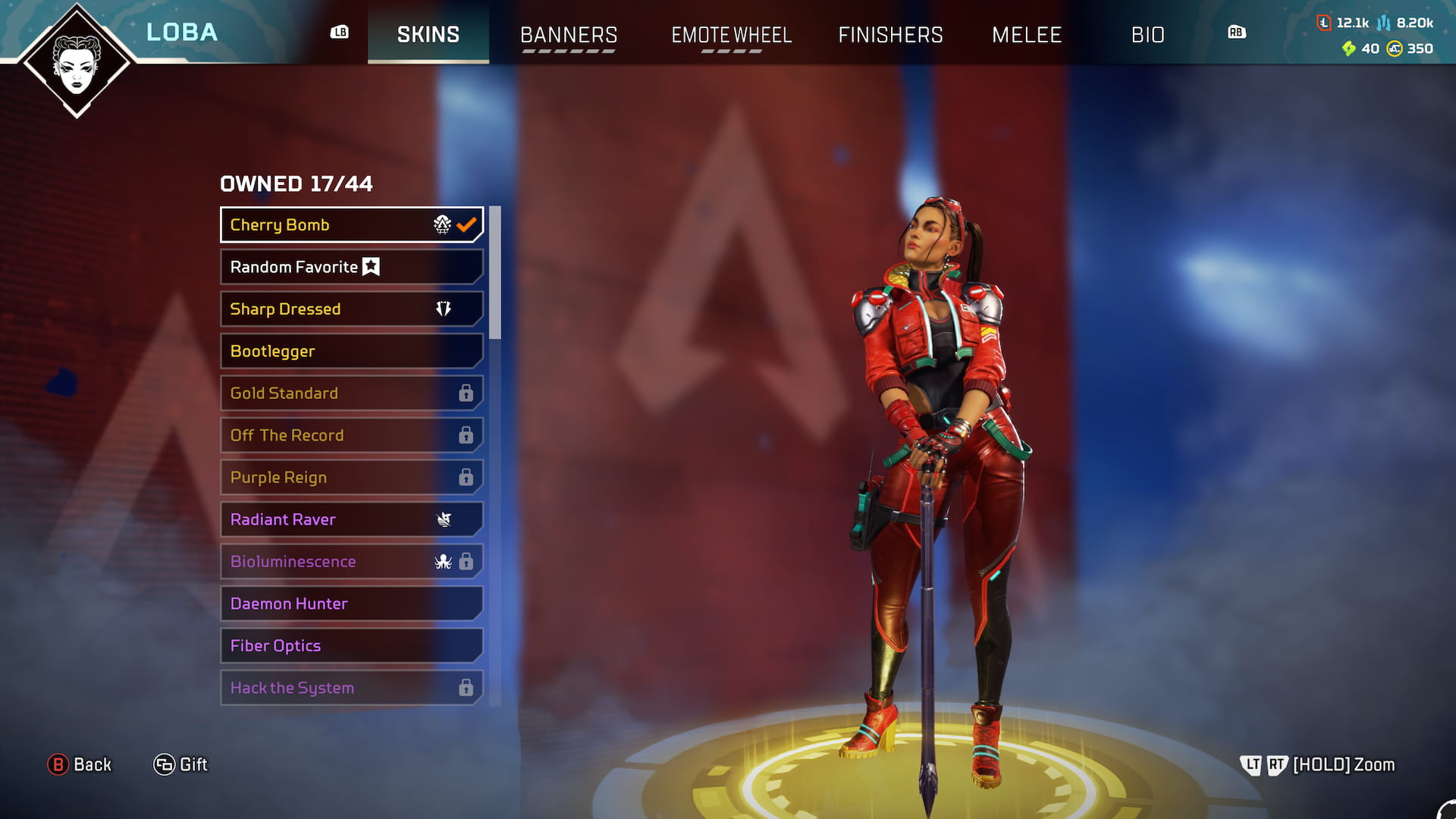Pick the Bootlegger skin
1456x819 pixels.
(351, 351)
